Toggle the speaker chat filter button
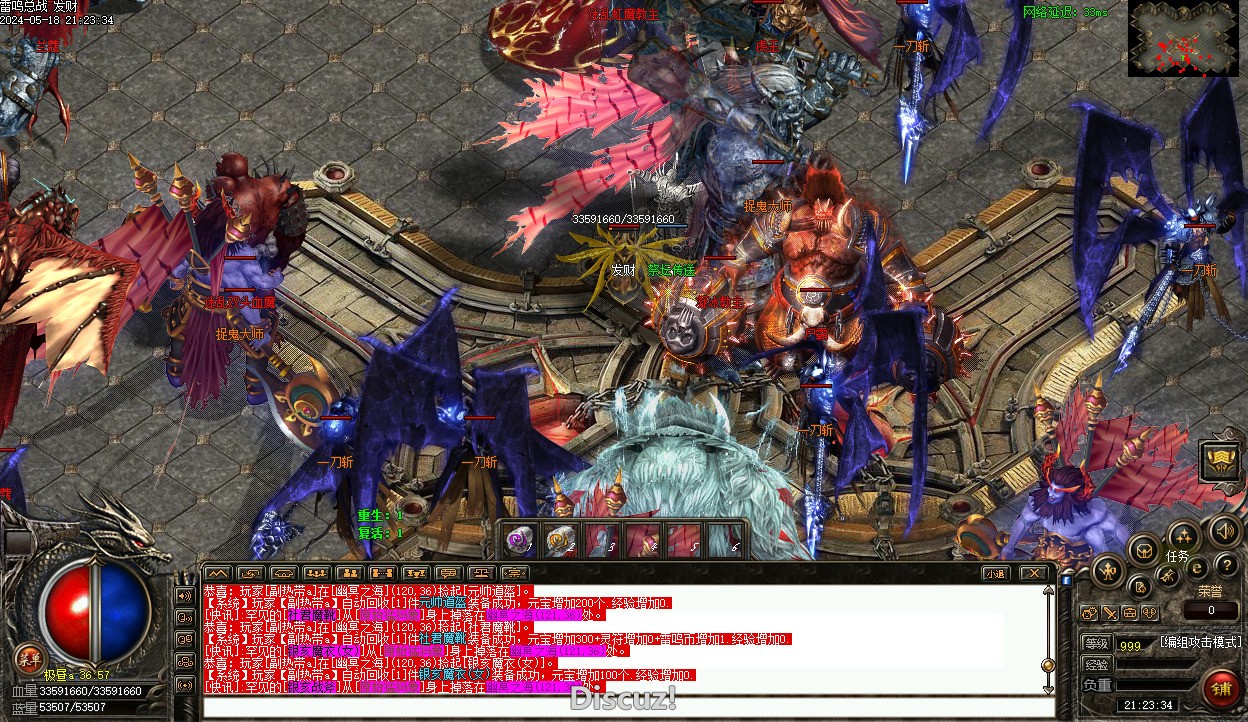 pos(184,595)
